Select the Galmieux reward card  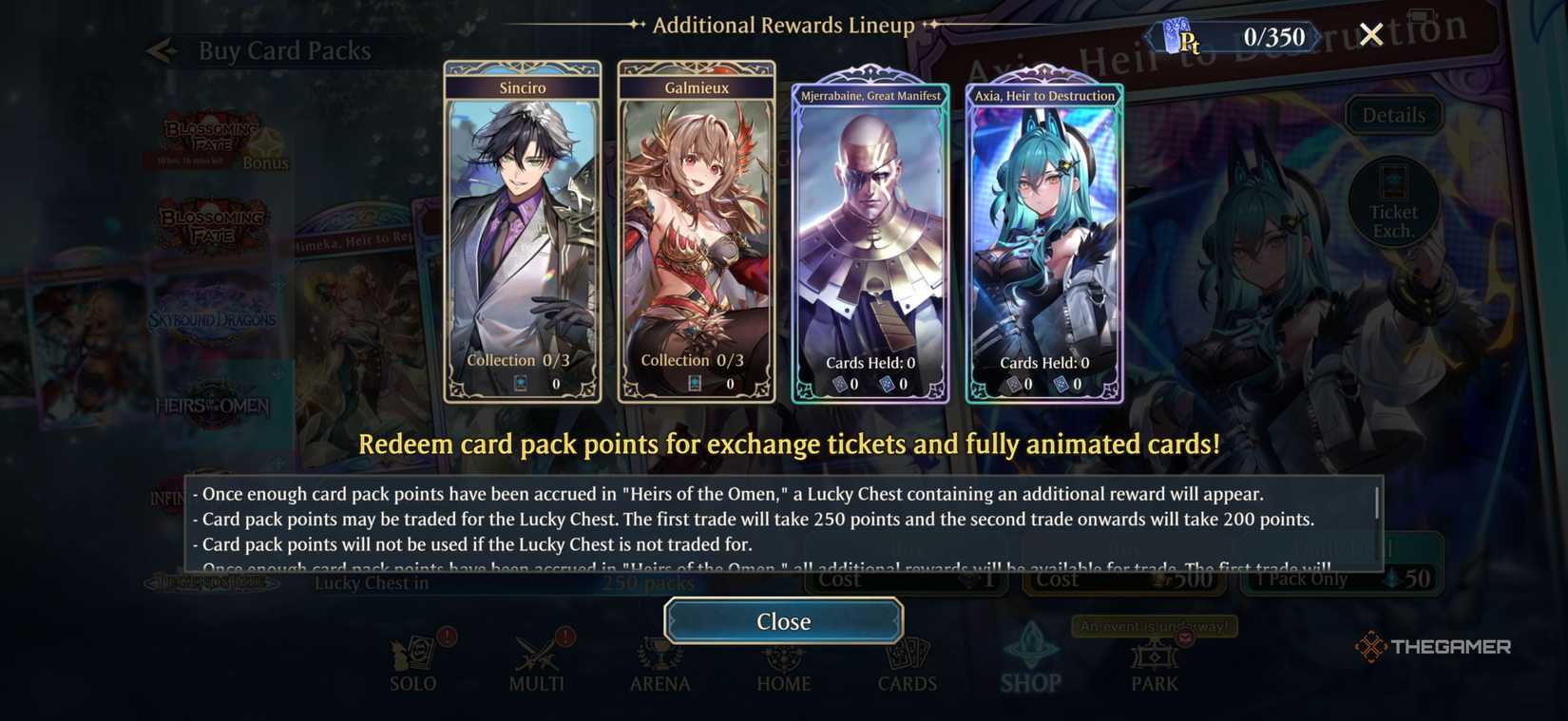click(696, 233)
